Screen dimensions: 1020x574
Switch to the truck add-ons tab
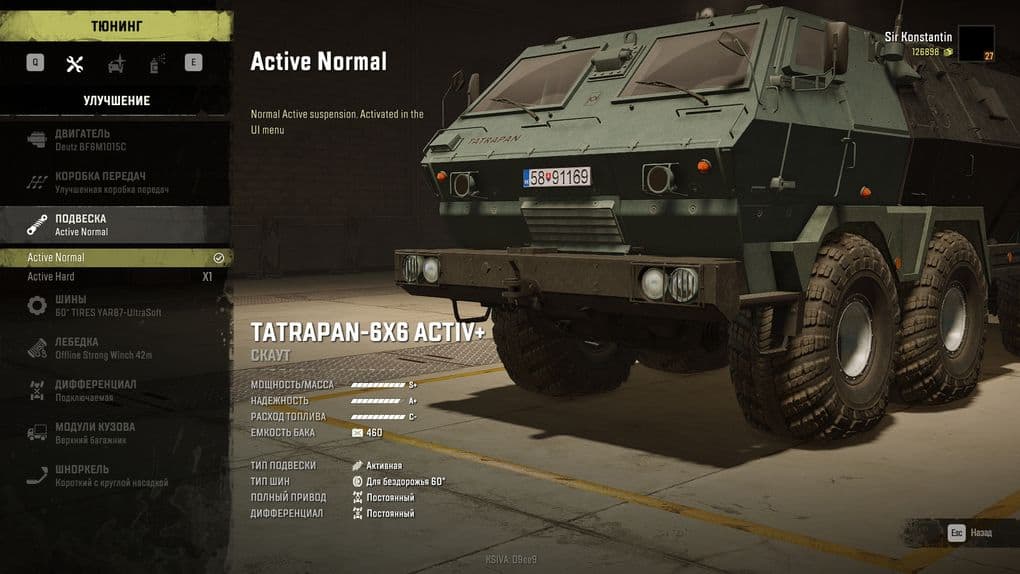tap(116, 63)
